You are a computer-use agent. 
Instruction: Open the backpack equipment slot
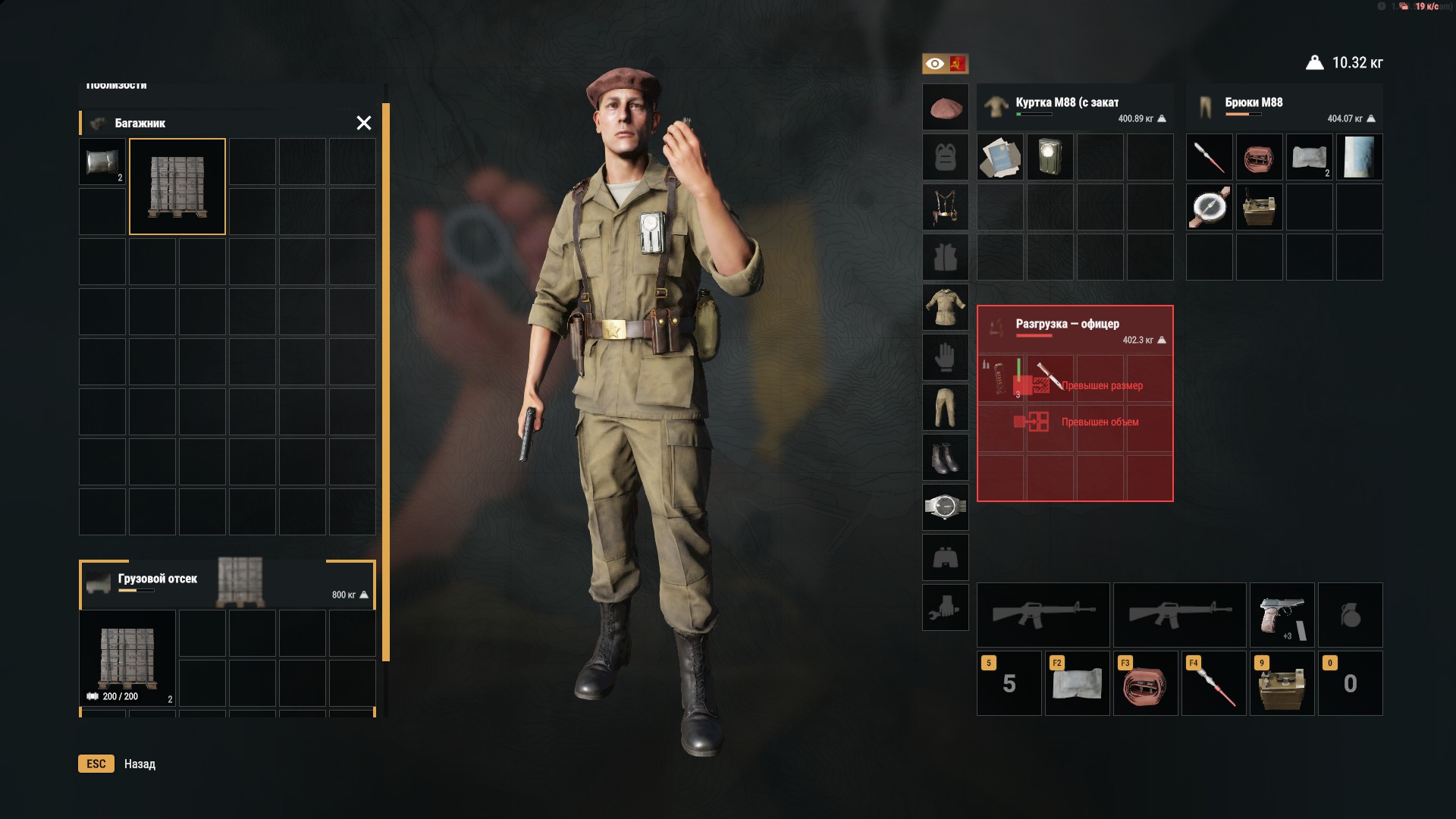tap(945, 158)
